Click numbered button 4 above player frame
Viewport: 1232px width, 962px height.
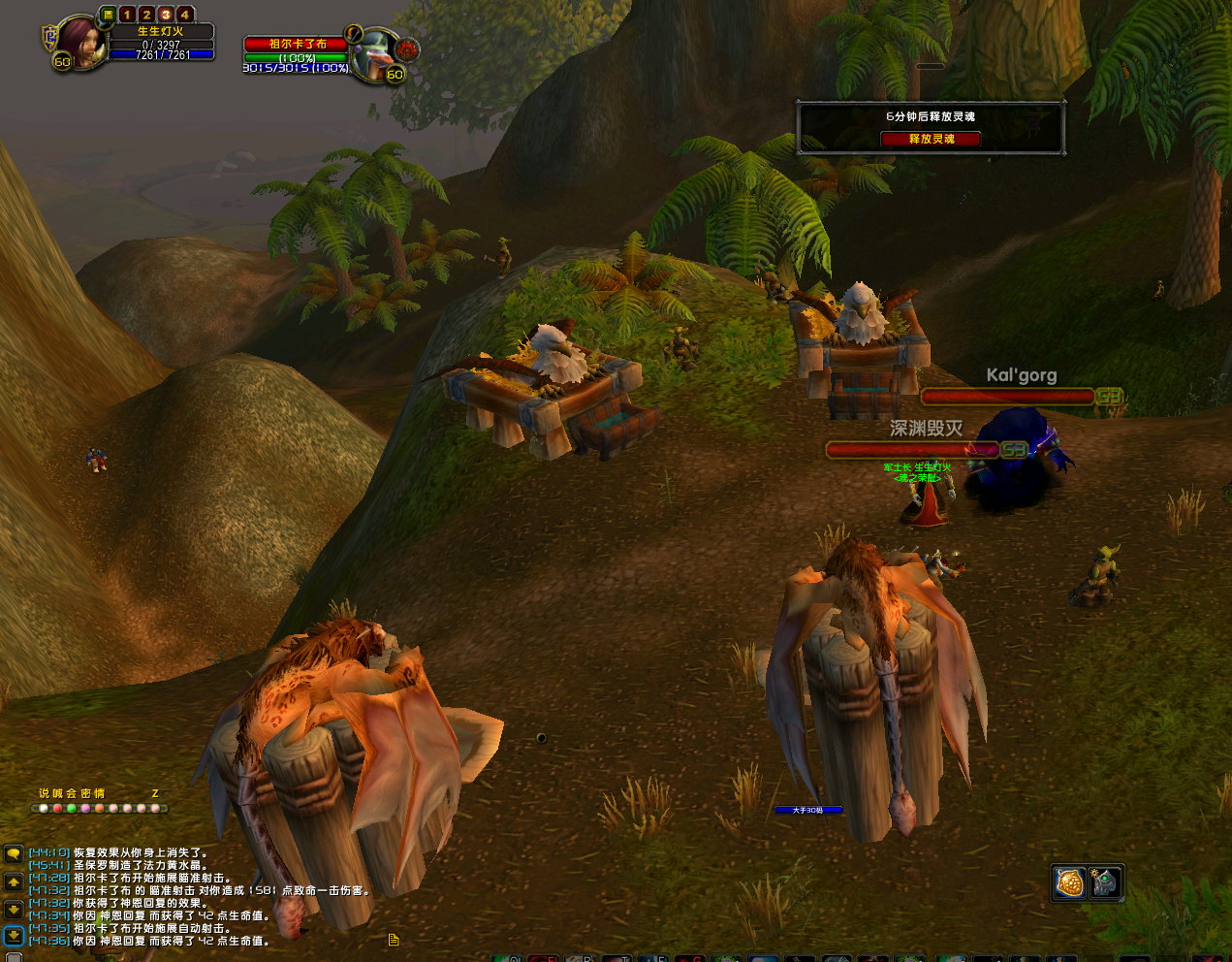(x=184, y=15)
